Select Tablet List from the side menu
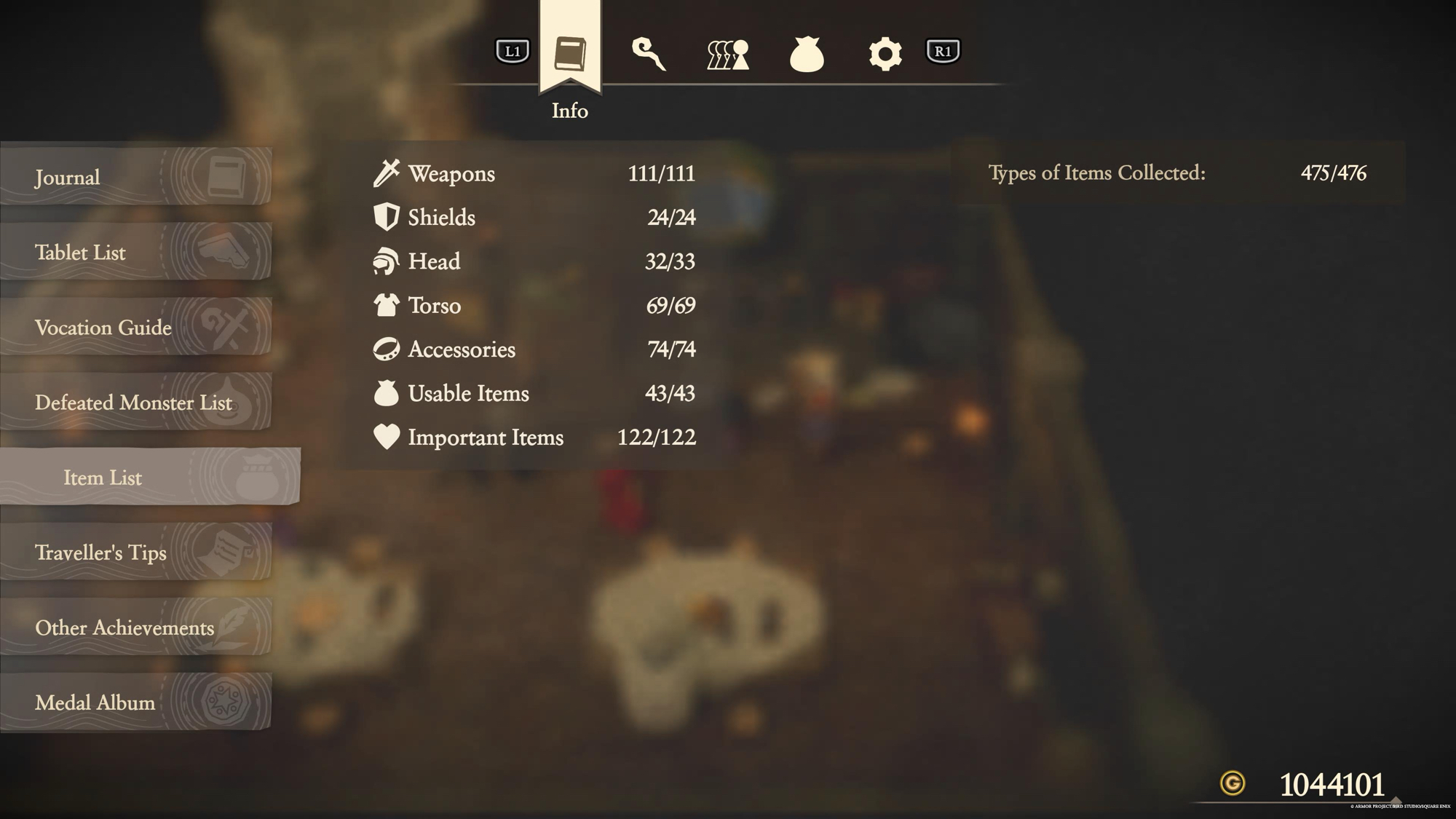This screenshot has width=1456, height=819. pos(135,252)
